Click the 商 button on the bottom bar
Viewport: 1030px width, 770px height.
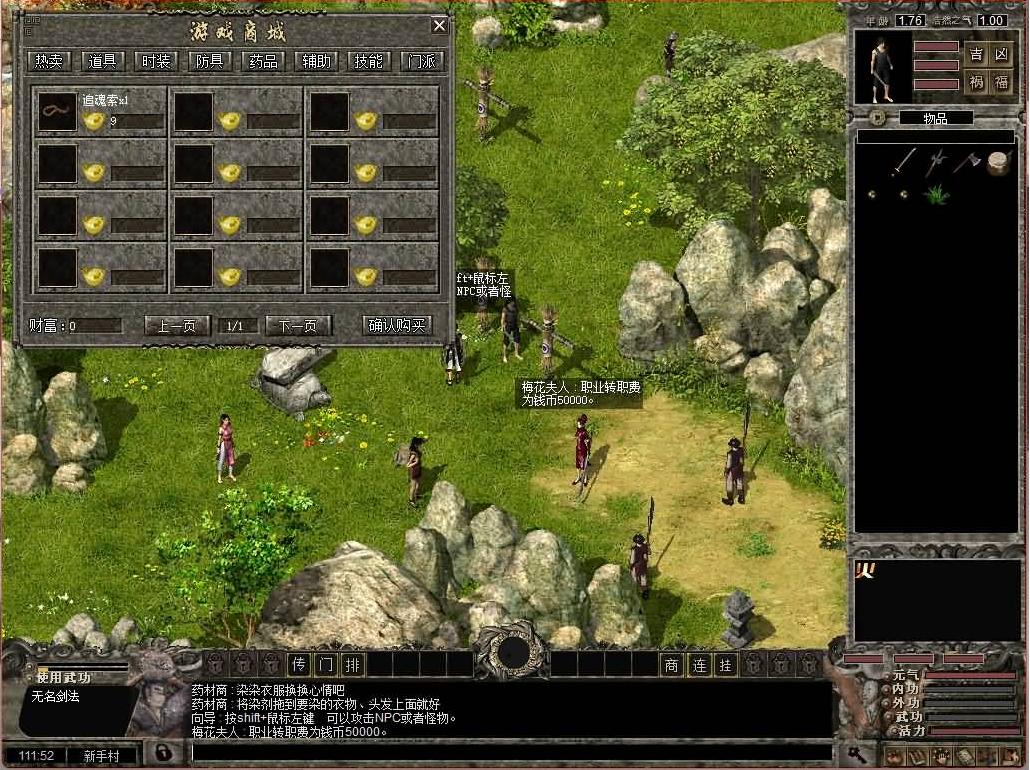[672, 664]
